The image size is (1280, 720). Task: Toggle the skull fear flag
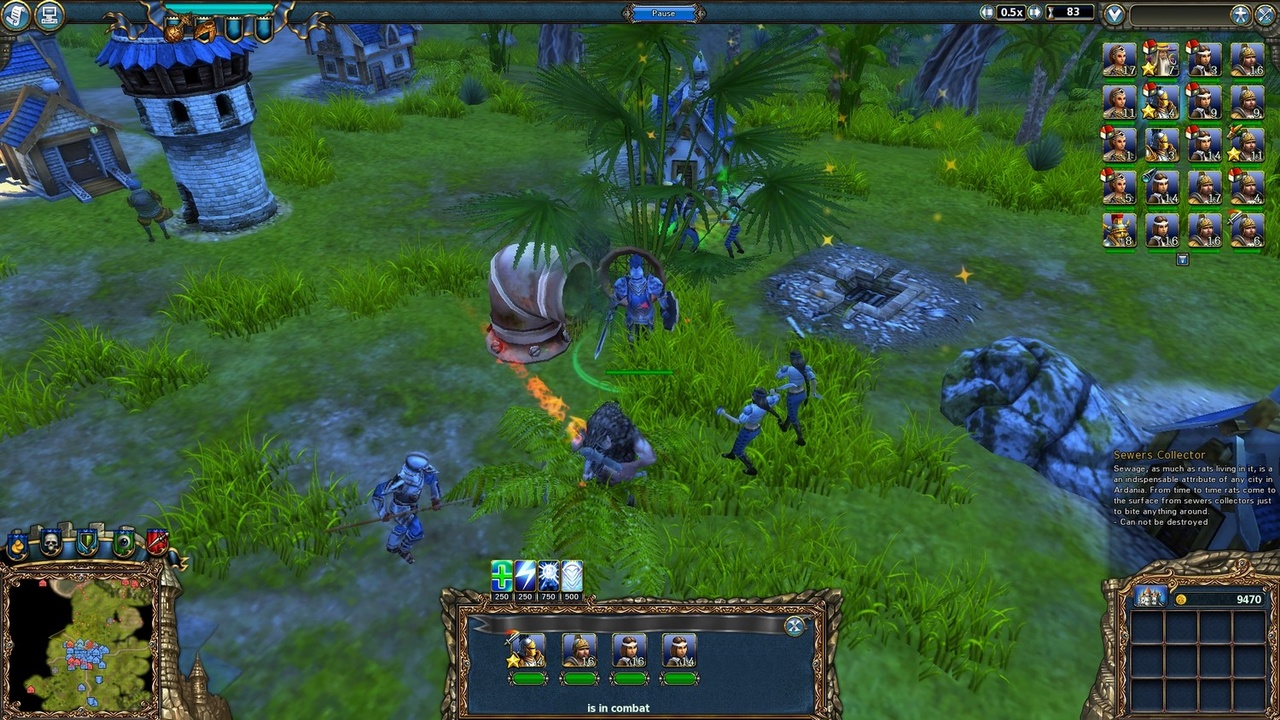[x=49, y=543]
